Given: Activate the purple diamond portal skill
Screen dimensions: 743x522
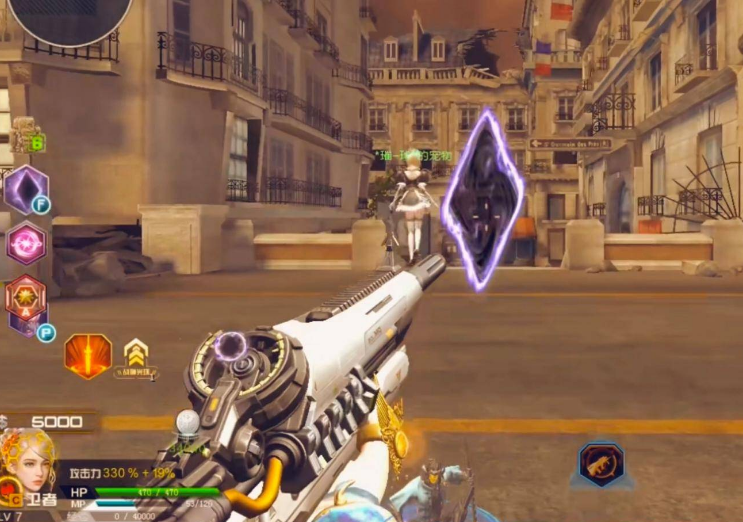Looking at the screenshot, I should point(25,188).
